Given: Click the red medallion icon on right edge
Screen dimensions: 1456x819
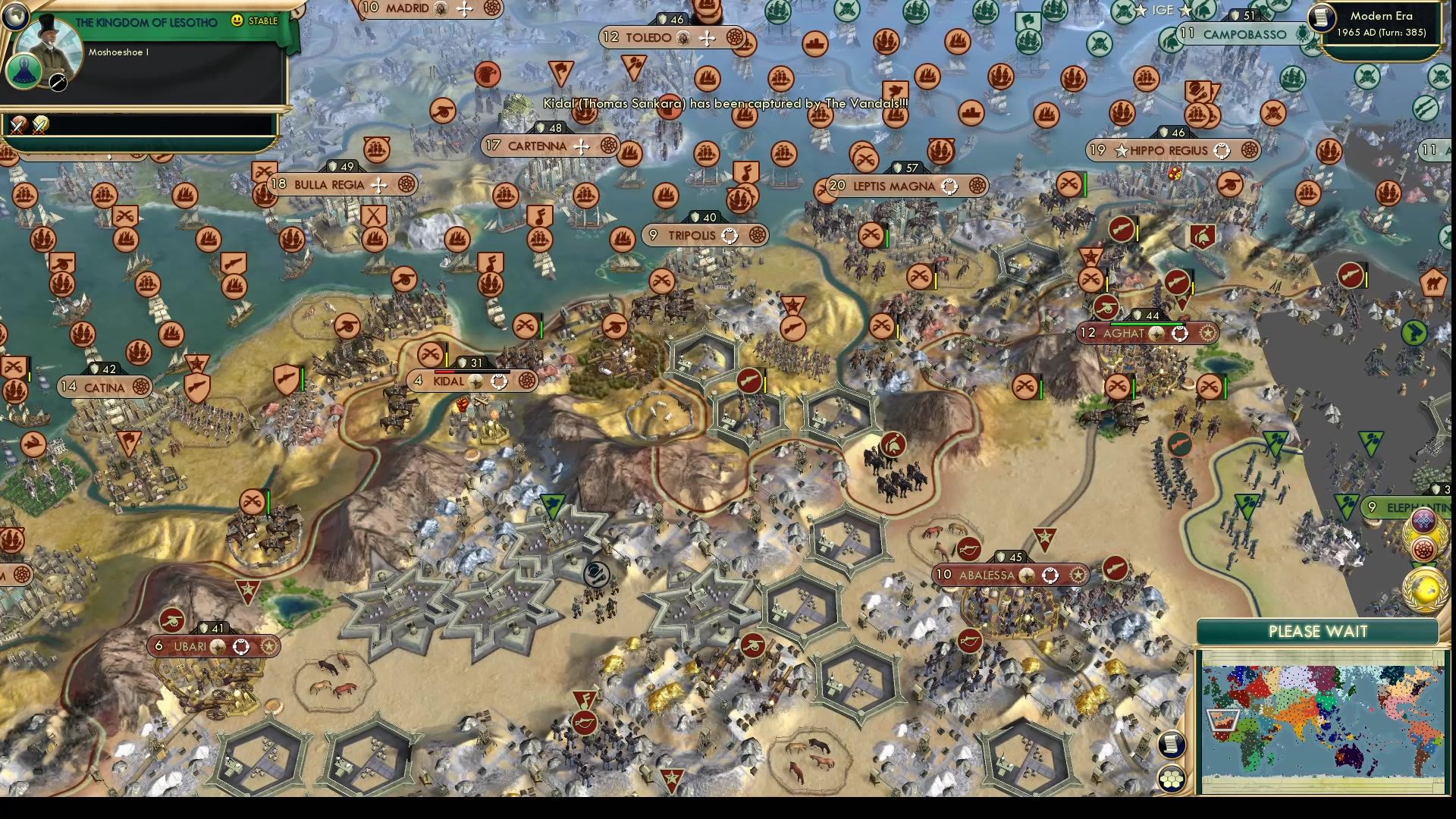Looking at the screenshot, I should pos(1423,548).
